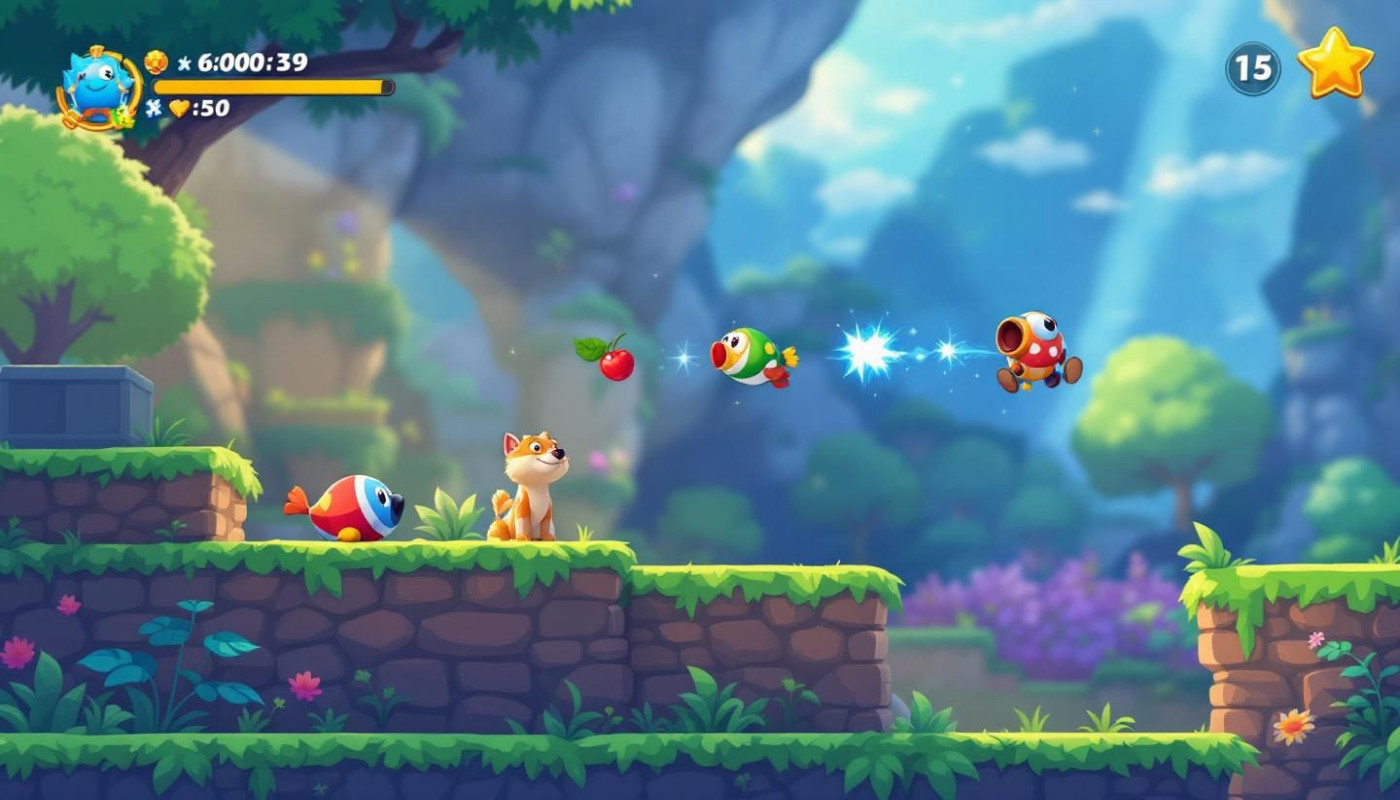Click the fox character on the platform
The width and height of the screenshot is (1400, 800).
click(x=530, y=485)
